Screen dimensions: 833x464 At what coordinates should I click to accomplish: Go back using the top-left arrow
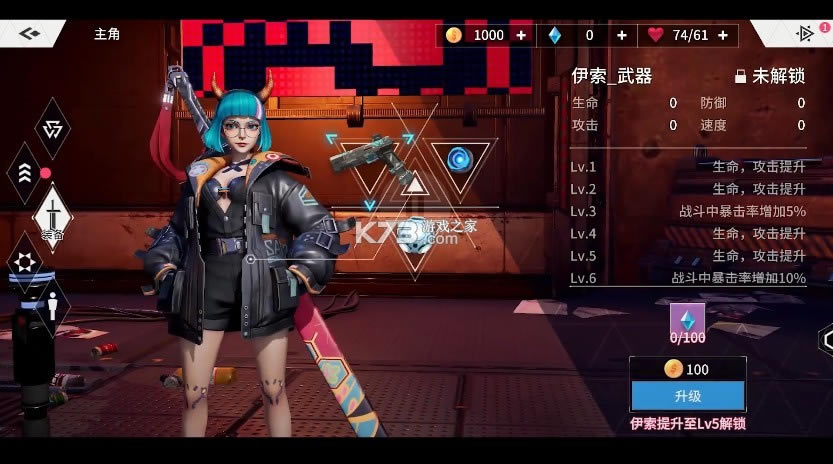click(x=29, y=33)
